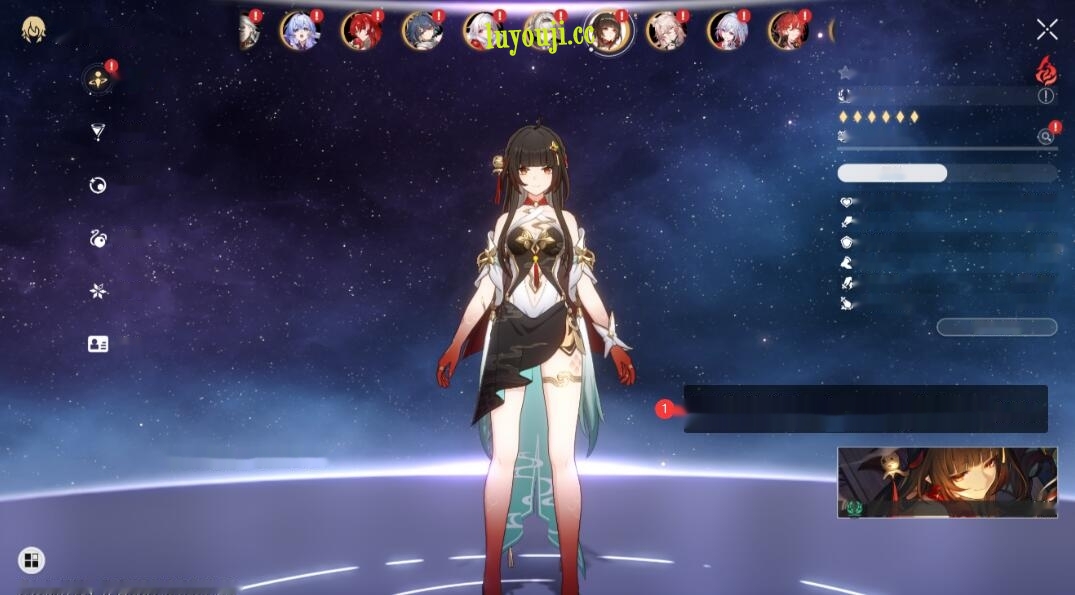Image resolution: width=1075 pixels, height=595 pixels.
Task: Click the red Fire element icon
Action: 1046,70
